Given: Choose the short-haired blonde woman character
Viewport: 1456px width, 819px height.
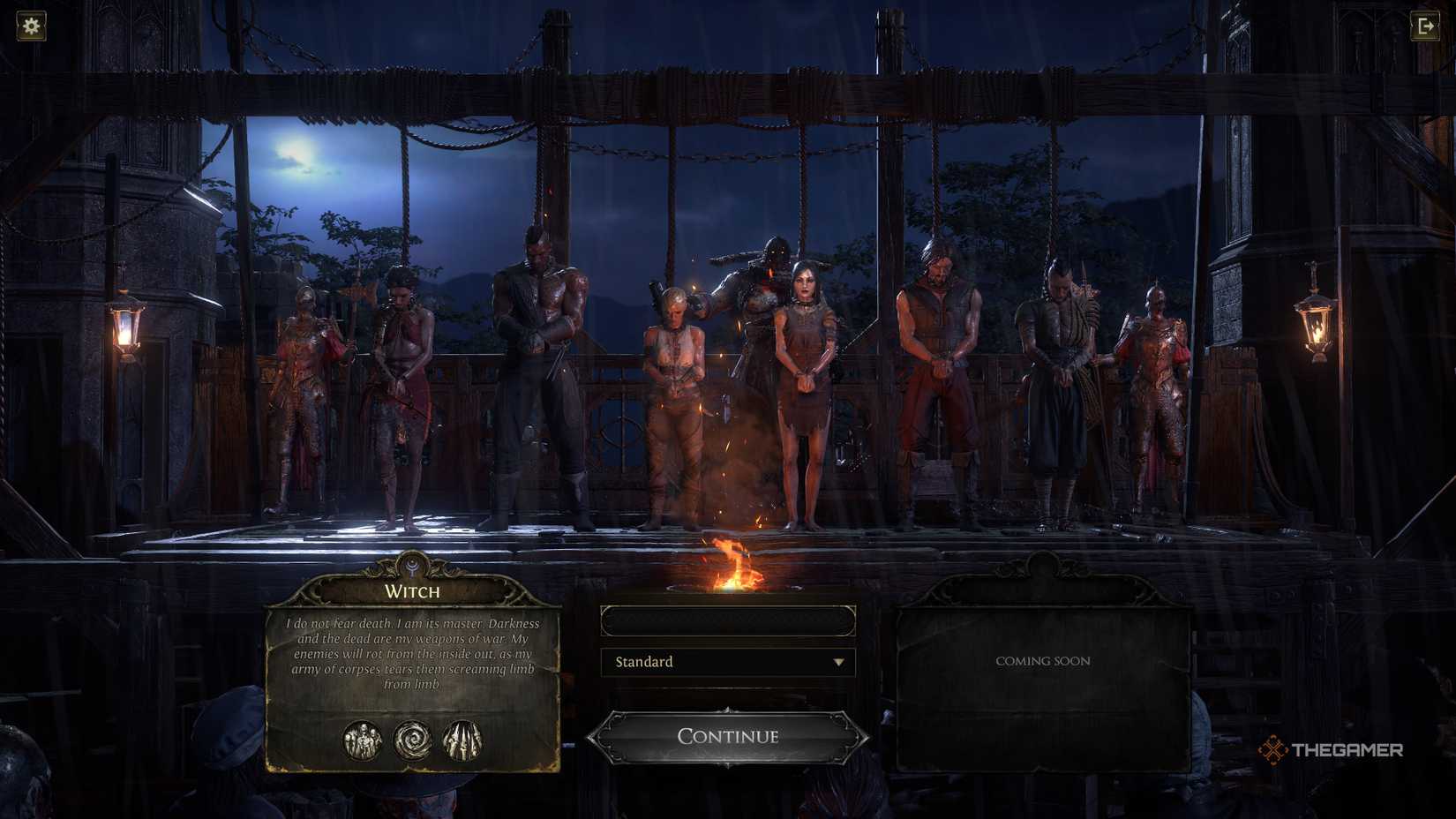Looking at the screenshot, I should pos(673,397).
